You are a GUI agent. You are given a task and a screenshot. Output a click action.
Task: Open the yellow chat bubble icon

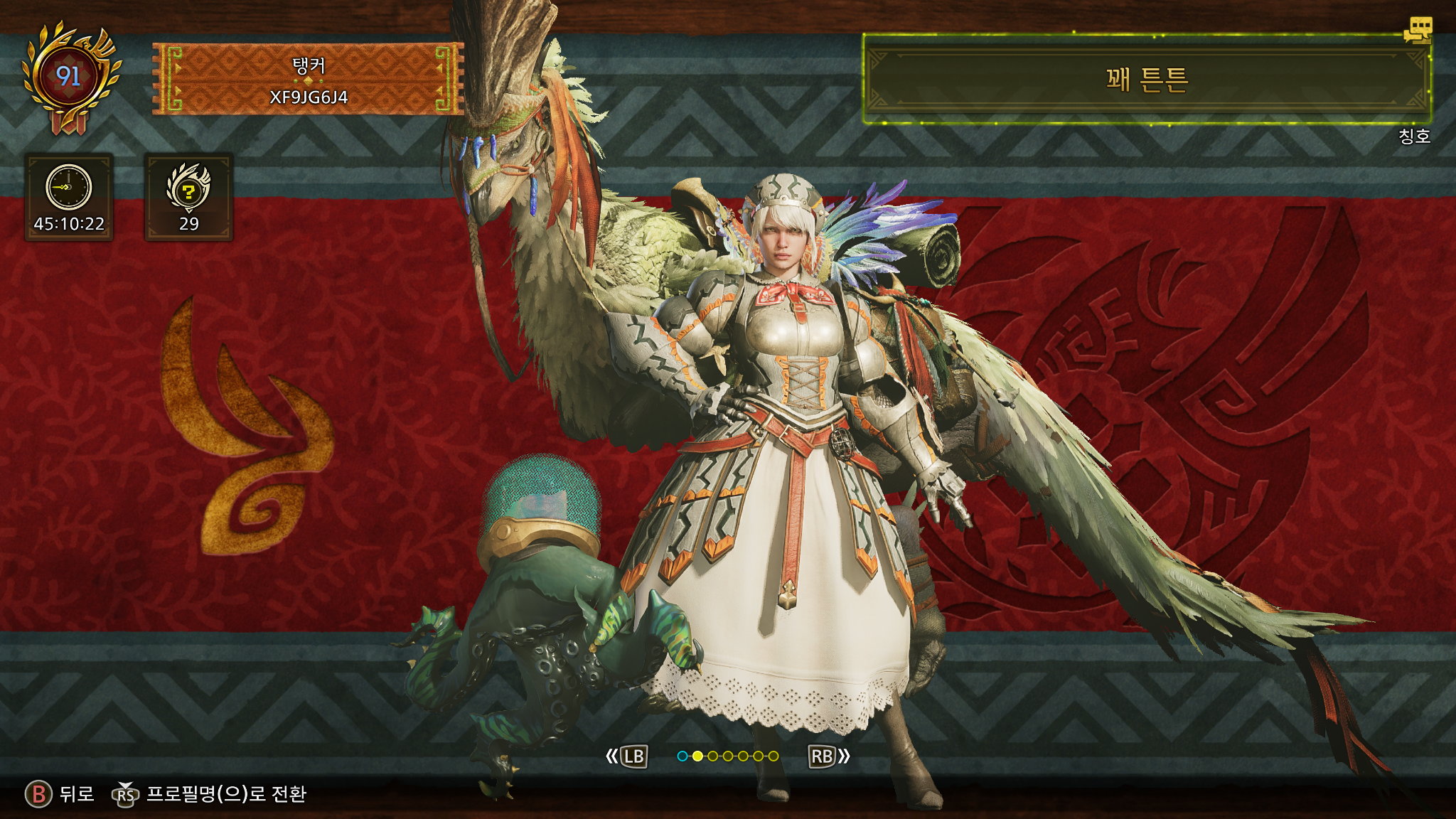click(1418, 31)
